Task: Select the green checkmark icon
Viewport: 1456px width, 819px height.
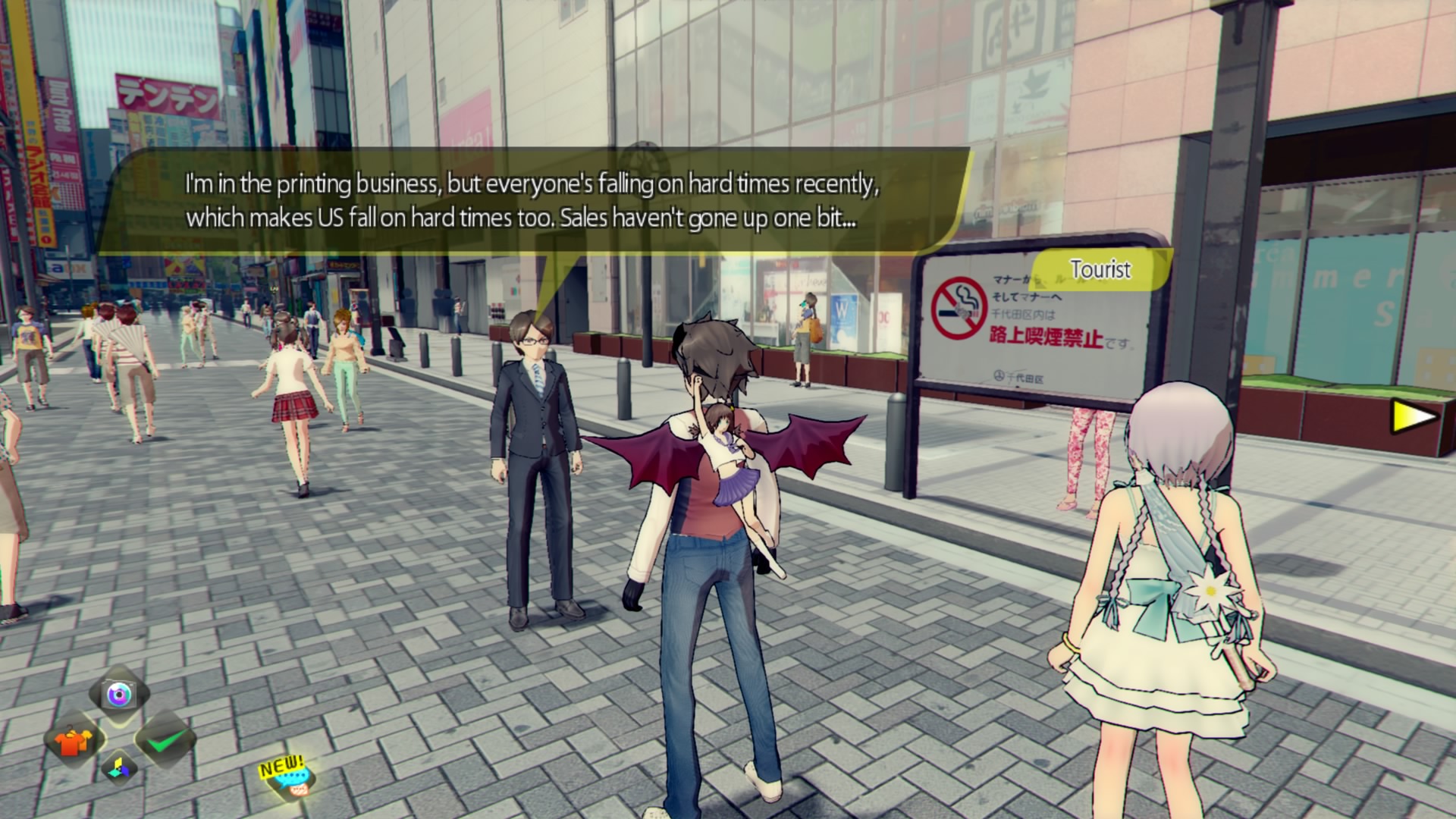Action: 166,741
